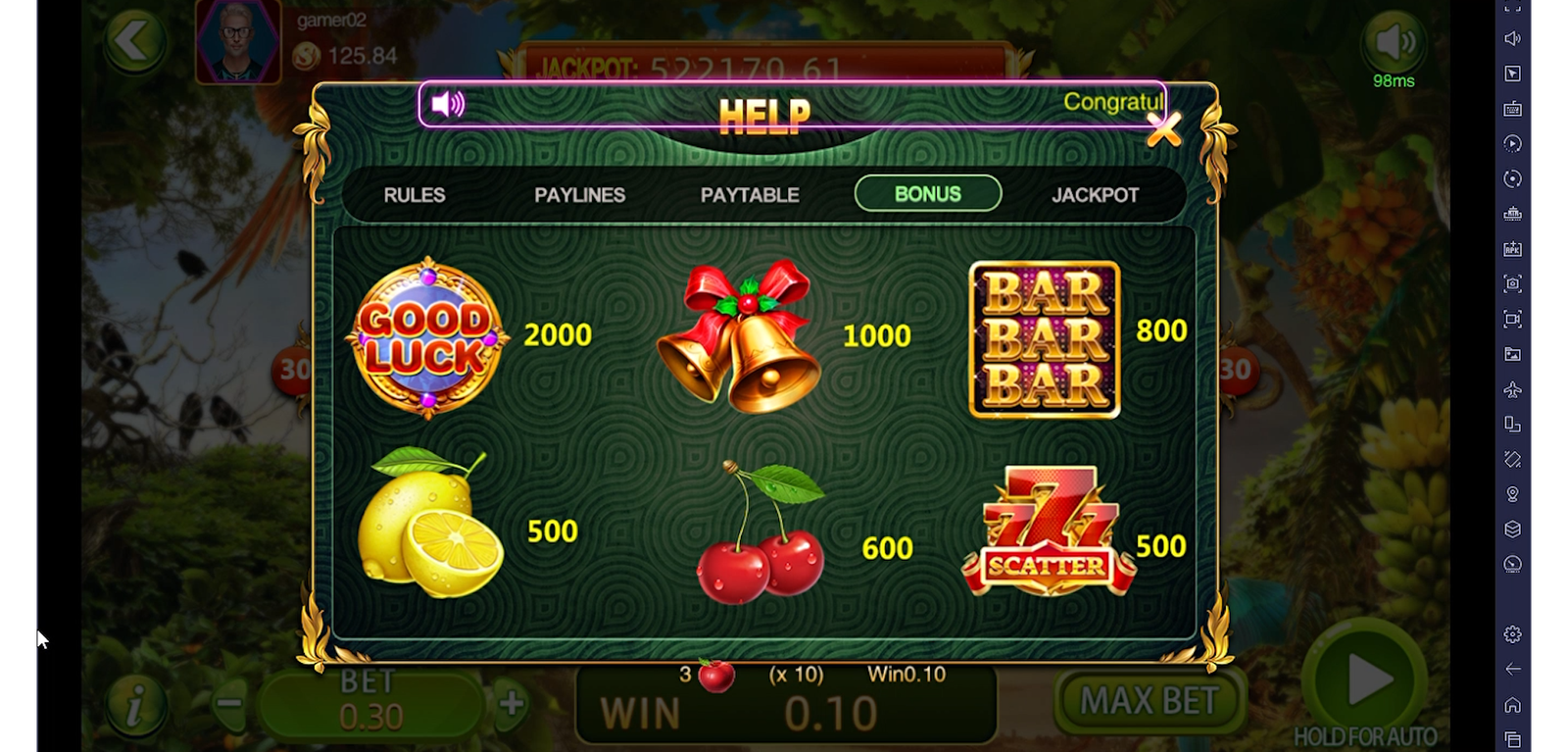This screenshot has height=752, width=1568.
Task: Select the Bonus tab
Action: point(927,194)
